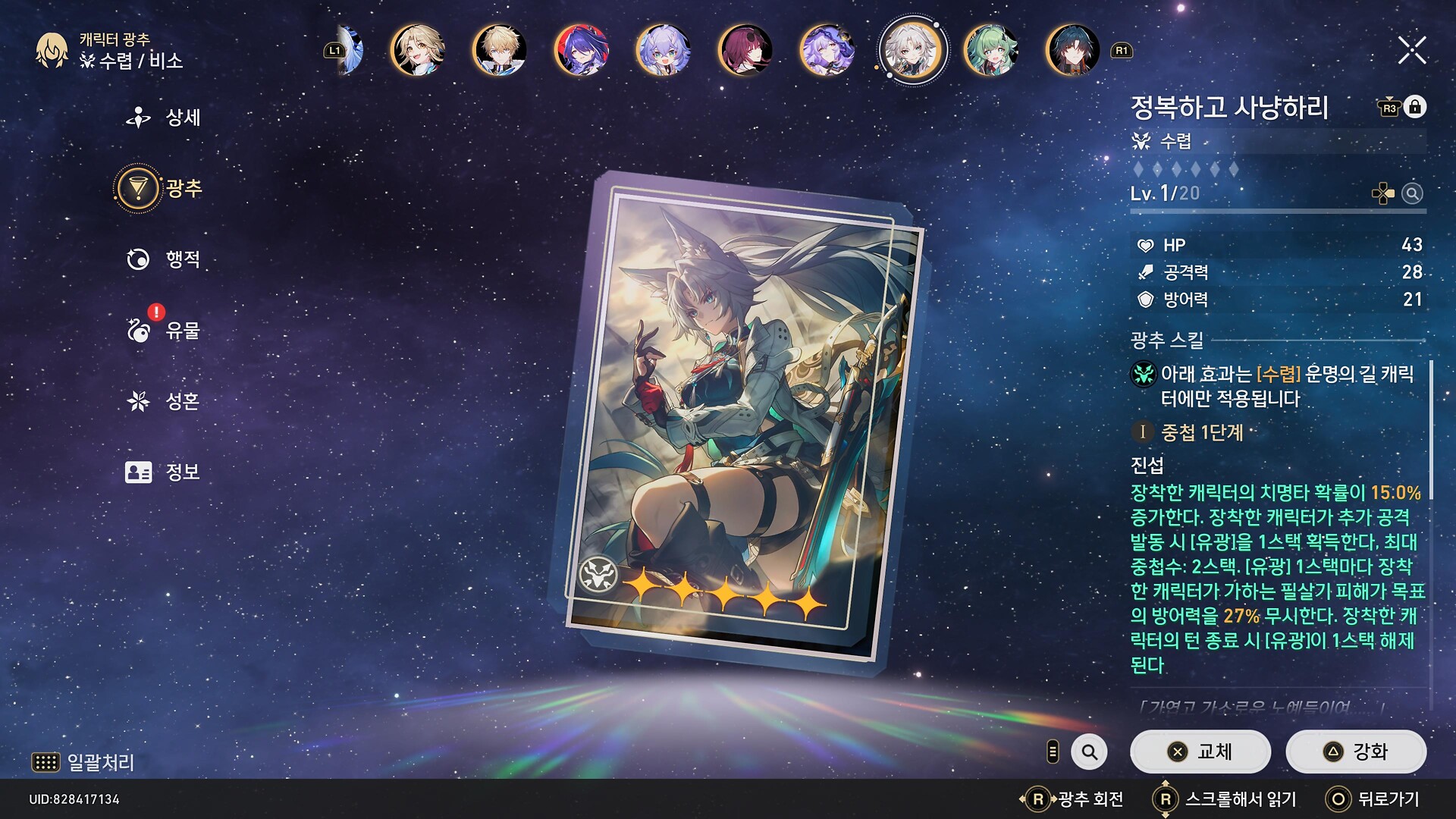The image size is (1456, 819).
Task: Pick the blonde boy character portrait
Action: 499,51
